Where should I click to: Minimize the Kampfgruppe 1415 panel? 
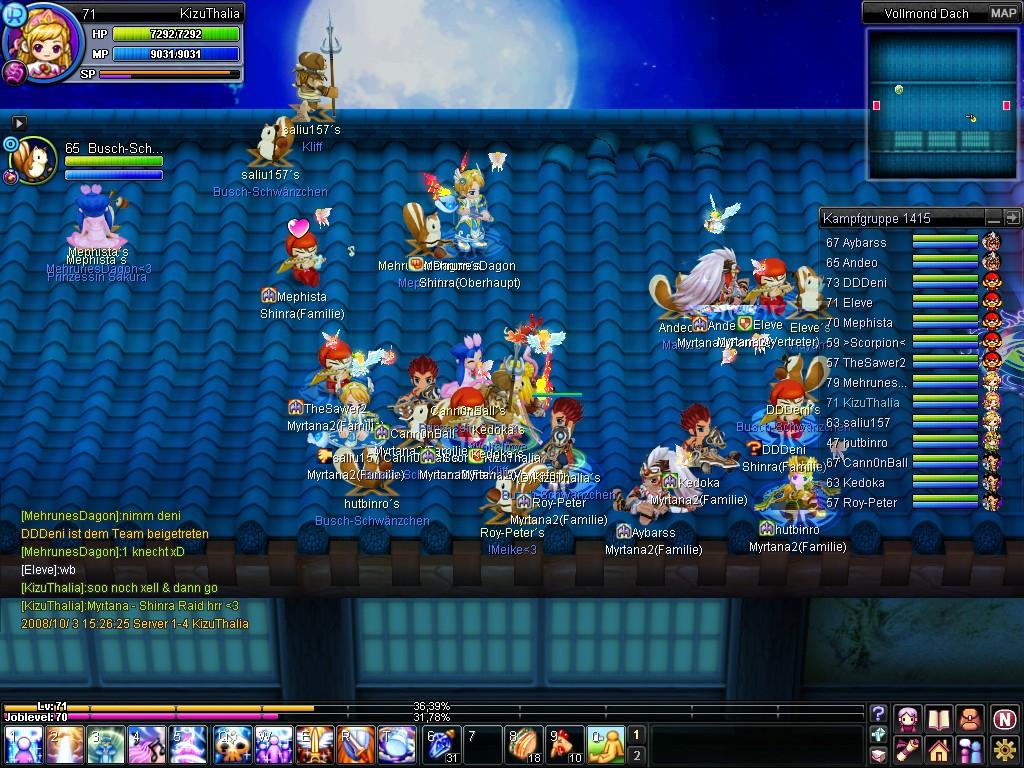(x=993, y=218)
